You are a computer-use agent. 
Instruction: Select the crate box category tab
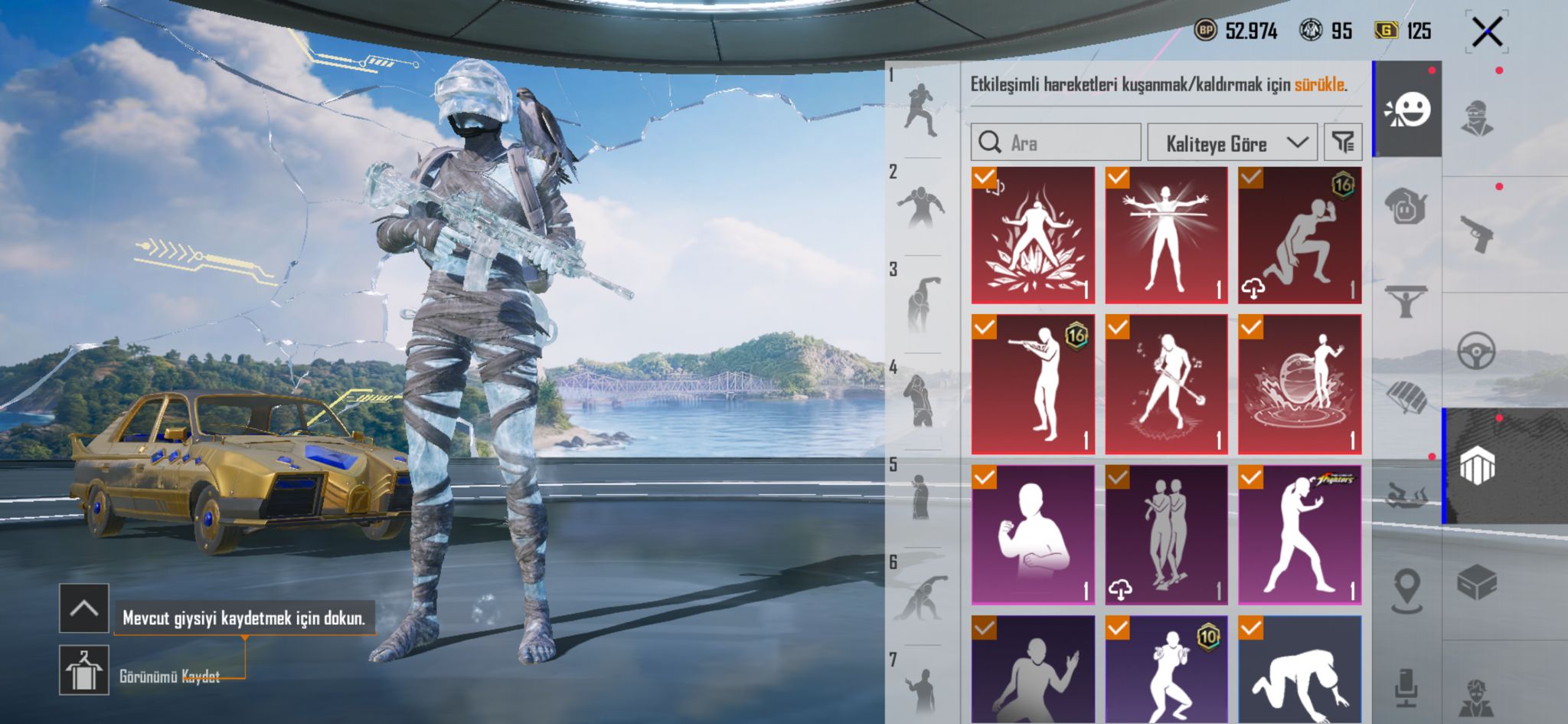pos(1477,584)
